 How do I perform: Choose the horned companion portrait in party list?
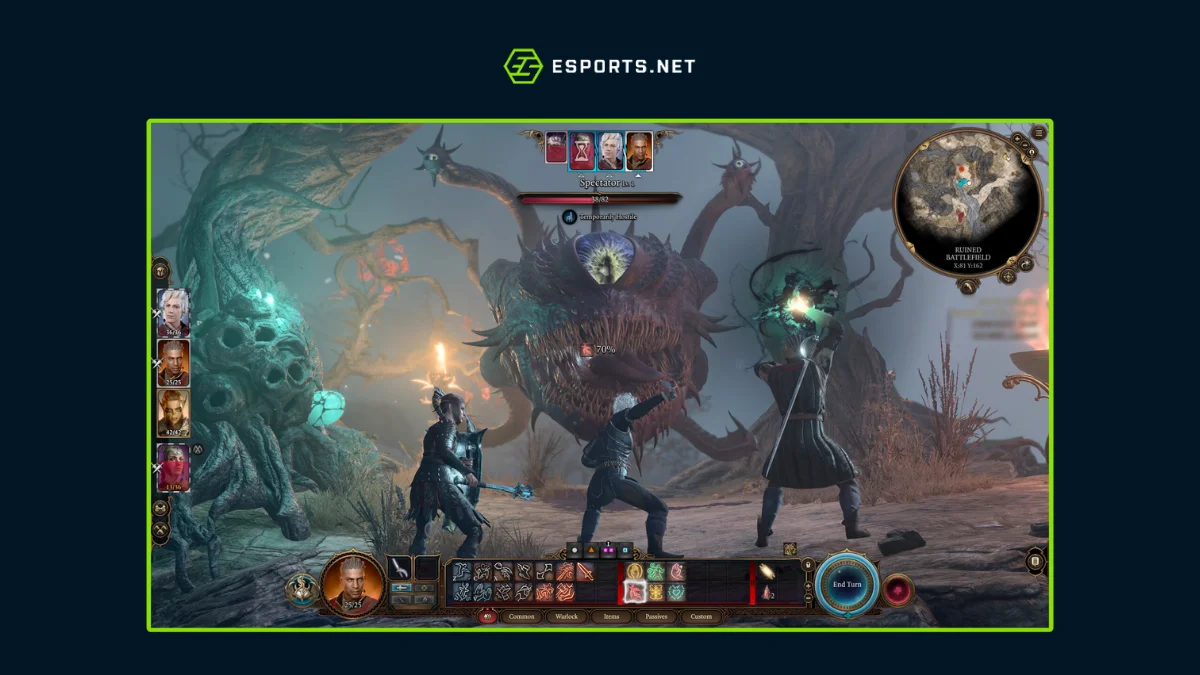[173, 413]
